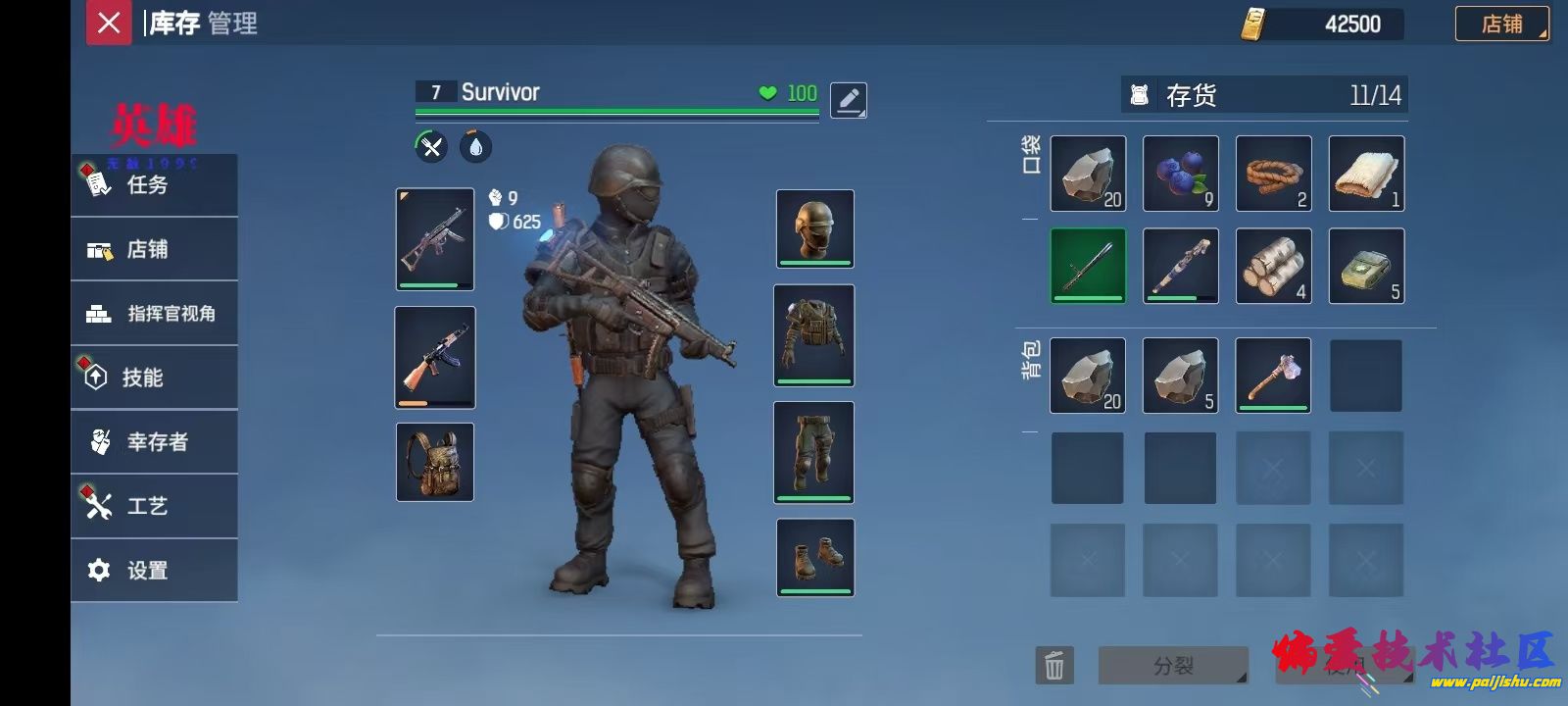
Task: Select the helmet equipment slot
Action: click(814, 228)
